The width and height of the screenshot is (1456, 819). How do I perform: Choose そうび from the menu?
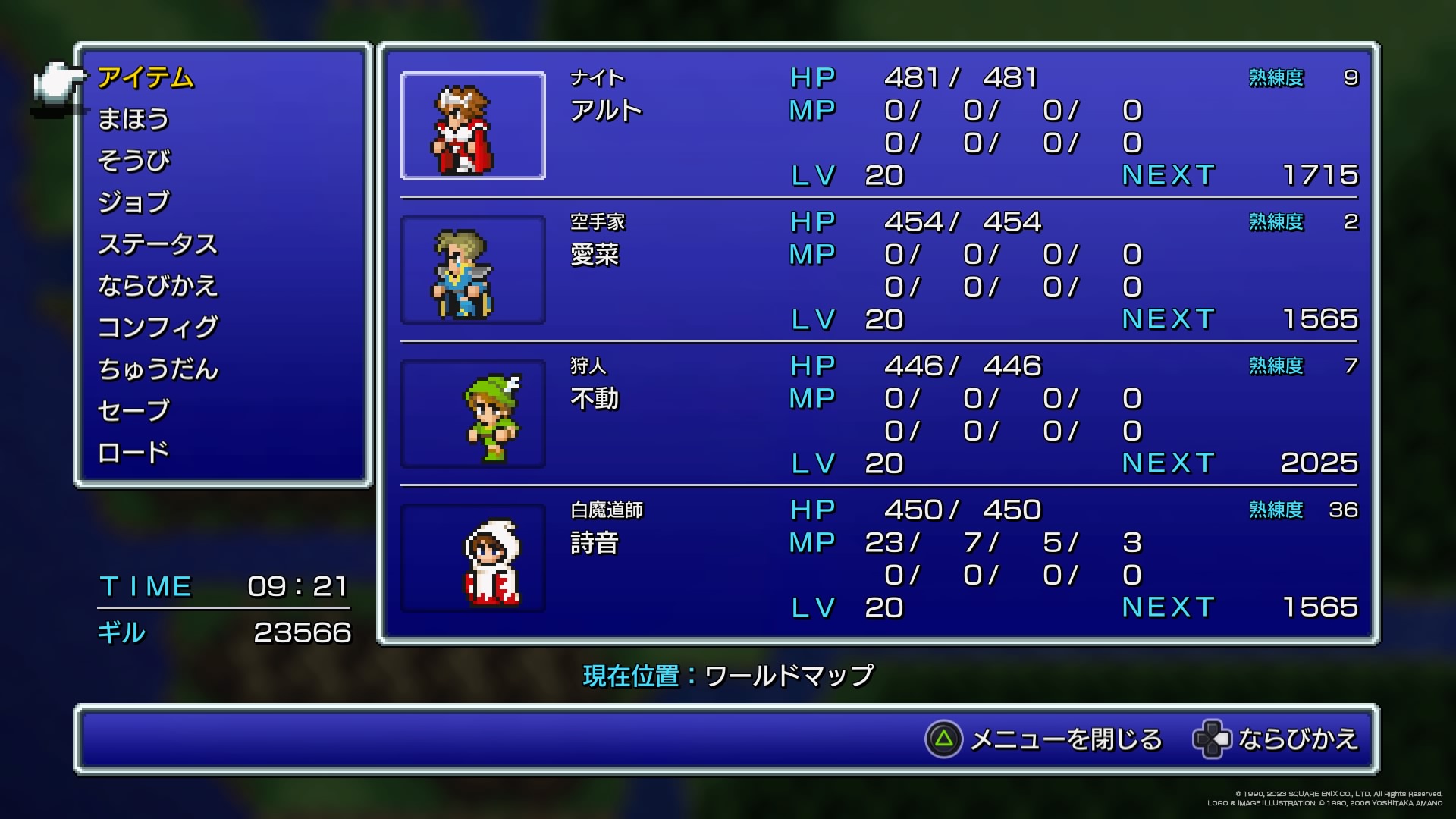pos(133,161)
